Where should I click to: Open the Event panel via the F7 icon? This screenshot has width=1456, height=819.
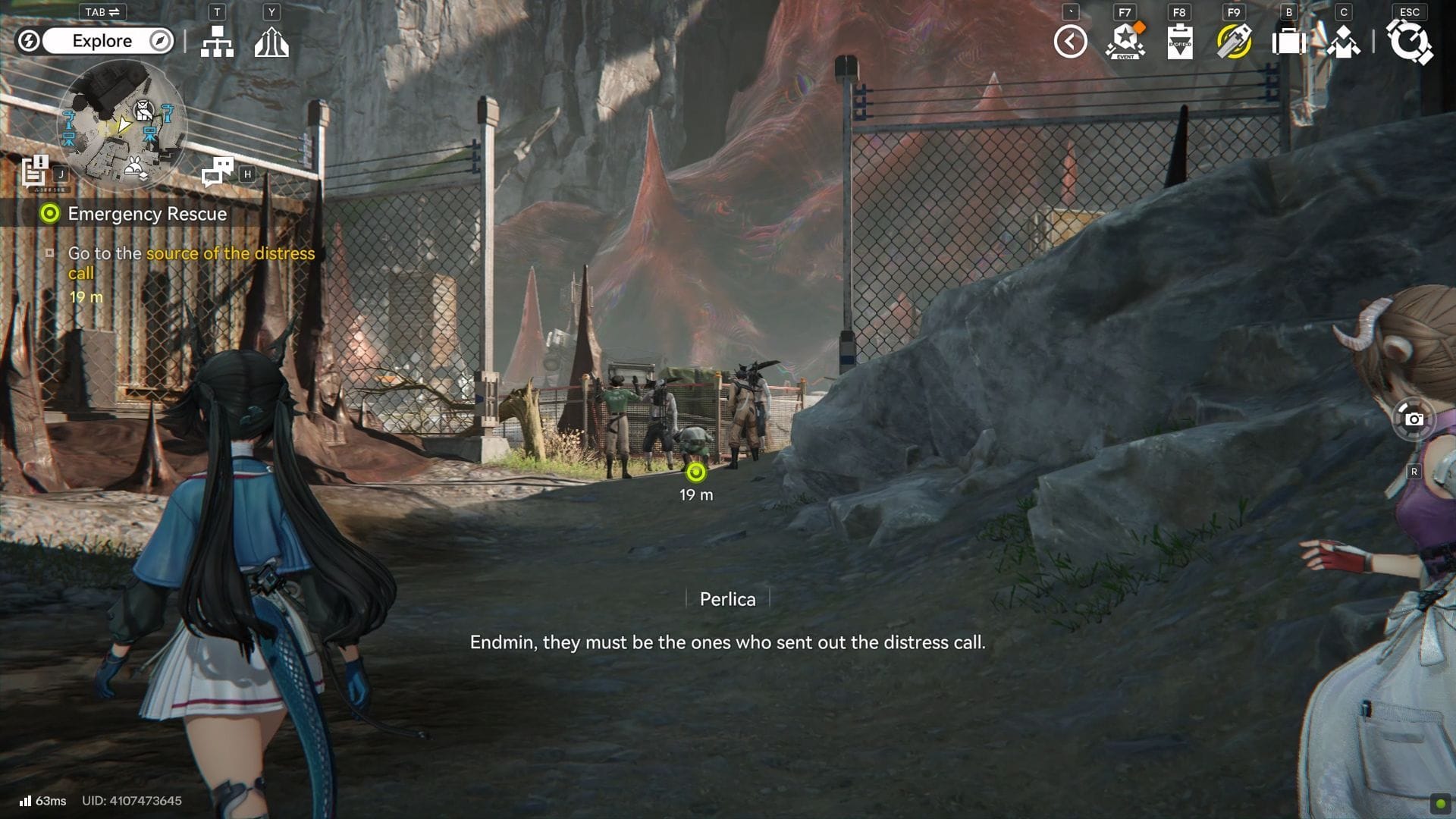(x=1125, y=42)
